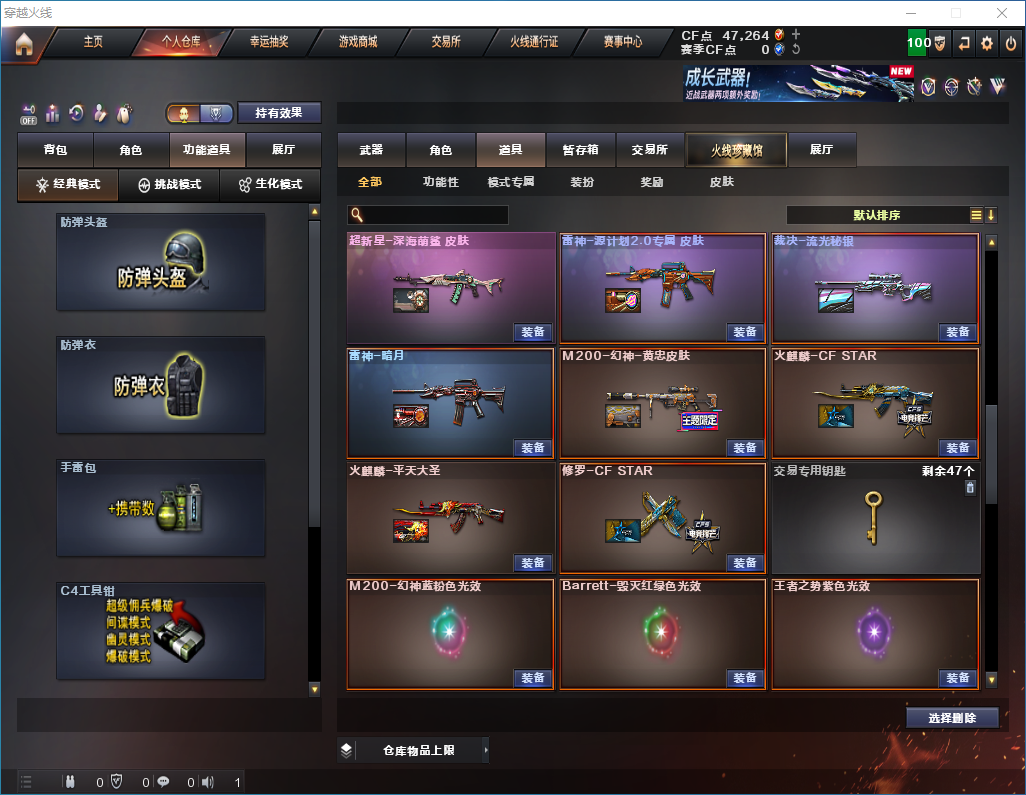1026x795 pixels.
Task: Equip the 火麒麟-平天大圣 skin
Action: [x=533, y=562]
